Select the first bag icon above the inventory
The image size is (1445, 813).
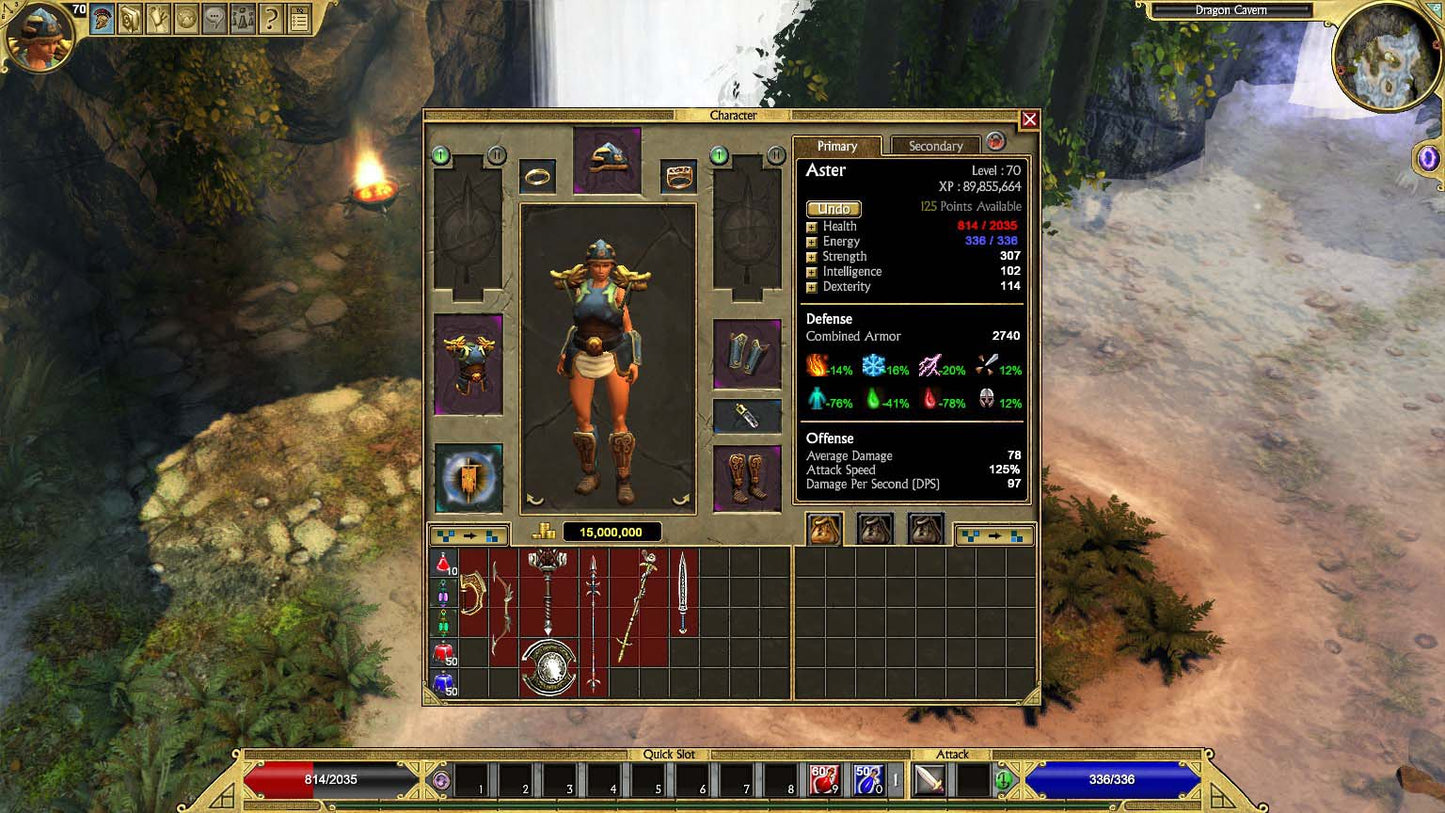(824, 530)
